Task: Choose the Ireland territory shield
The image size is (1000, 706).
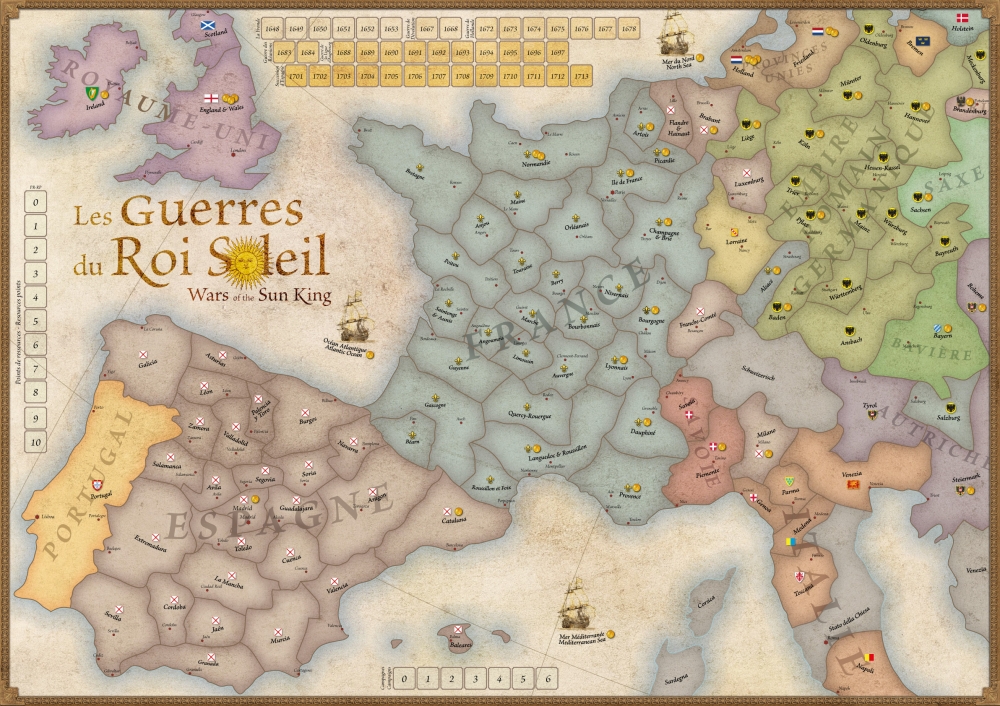Action: 93,92
